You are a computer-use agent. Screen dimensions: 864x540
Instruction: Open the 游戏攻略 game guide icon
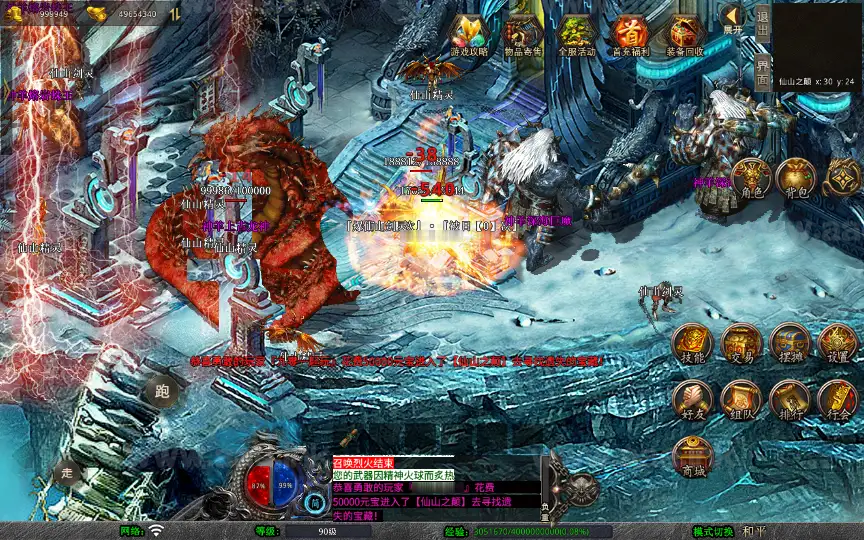click(470, 36)
